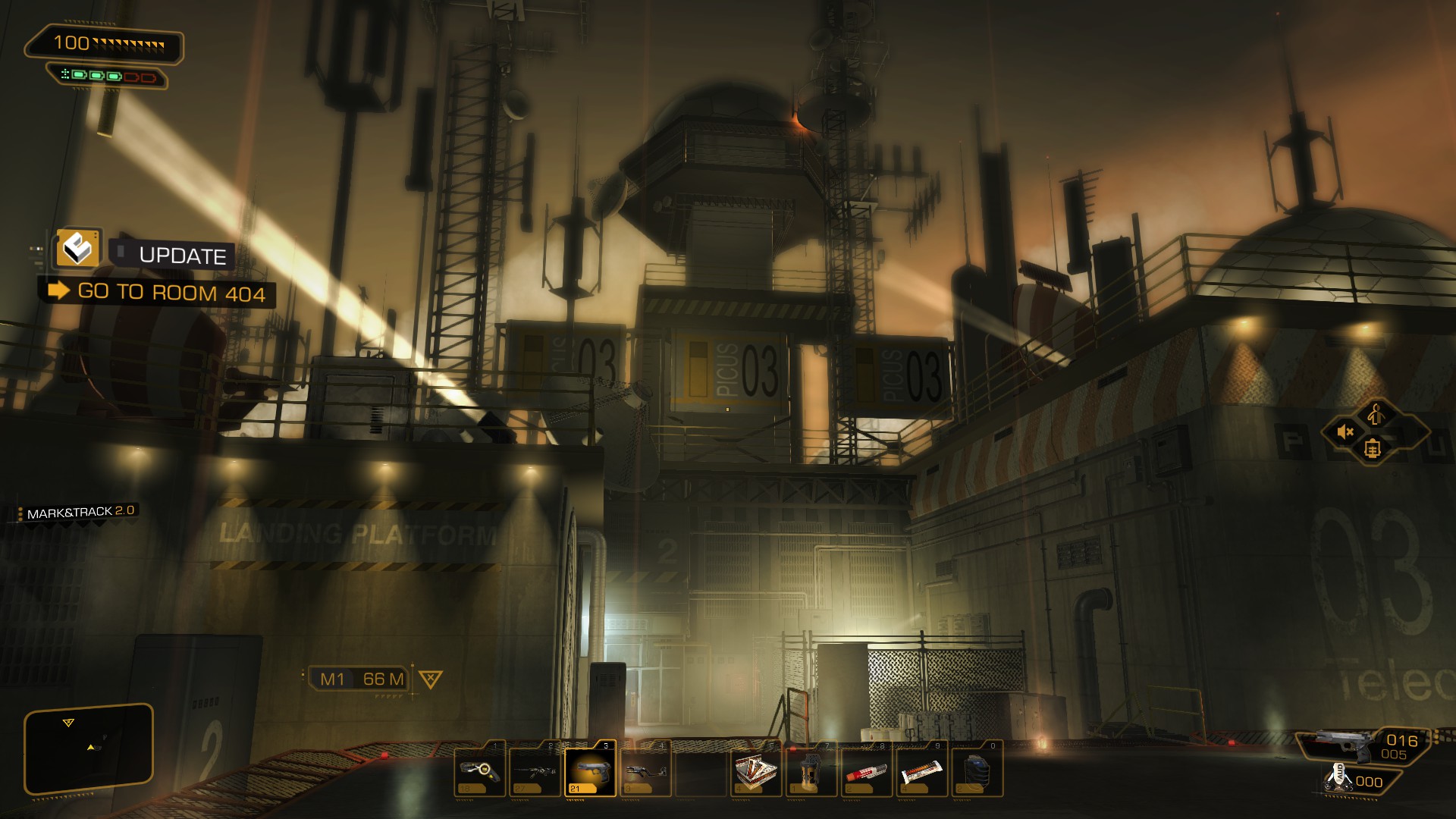
Task: Click the clipboard augmentation icon
Action: [1371, 450]
